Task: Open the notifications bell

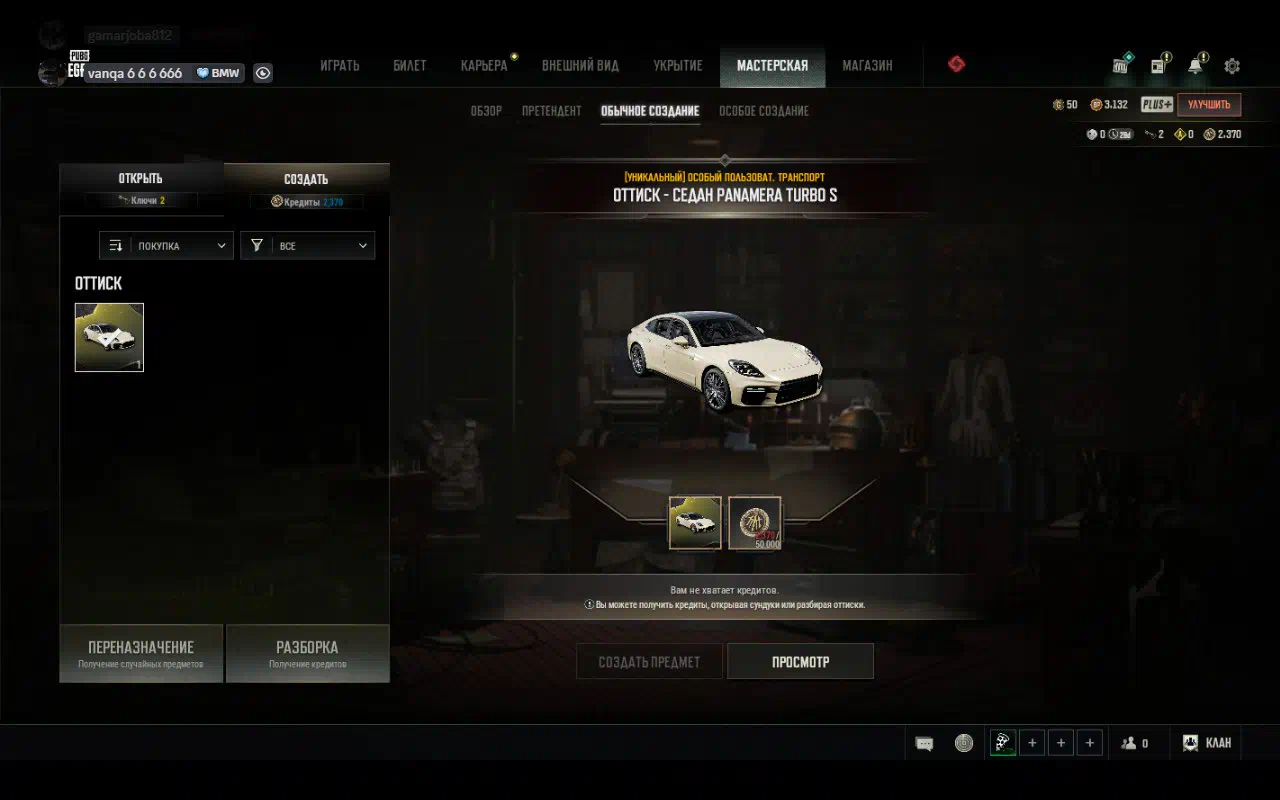Action: tap(1195, 66)
